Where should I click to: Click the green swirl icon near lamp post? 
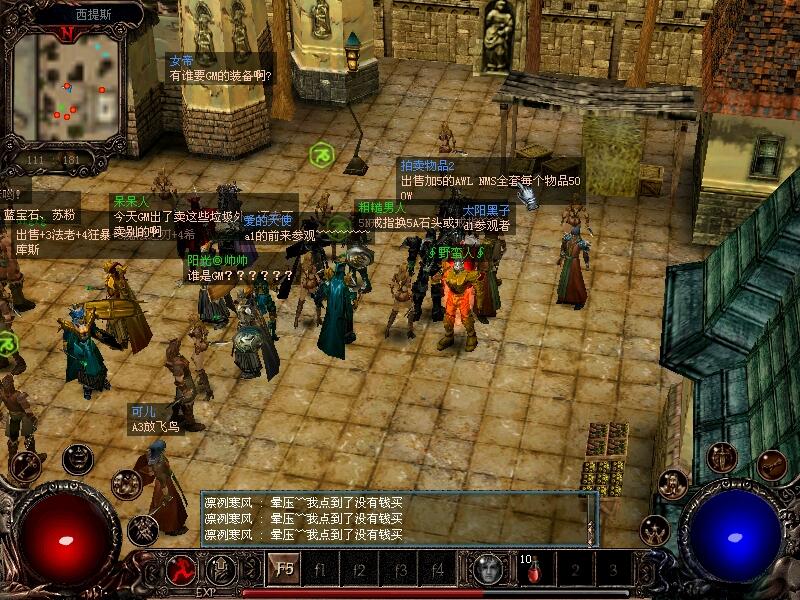pos(321,155)
